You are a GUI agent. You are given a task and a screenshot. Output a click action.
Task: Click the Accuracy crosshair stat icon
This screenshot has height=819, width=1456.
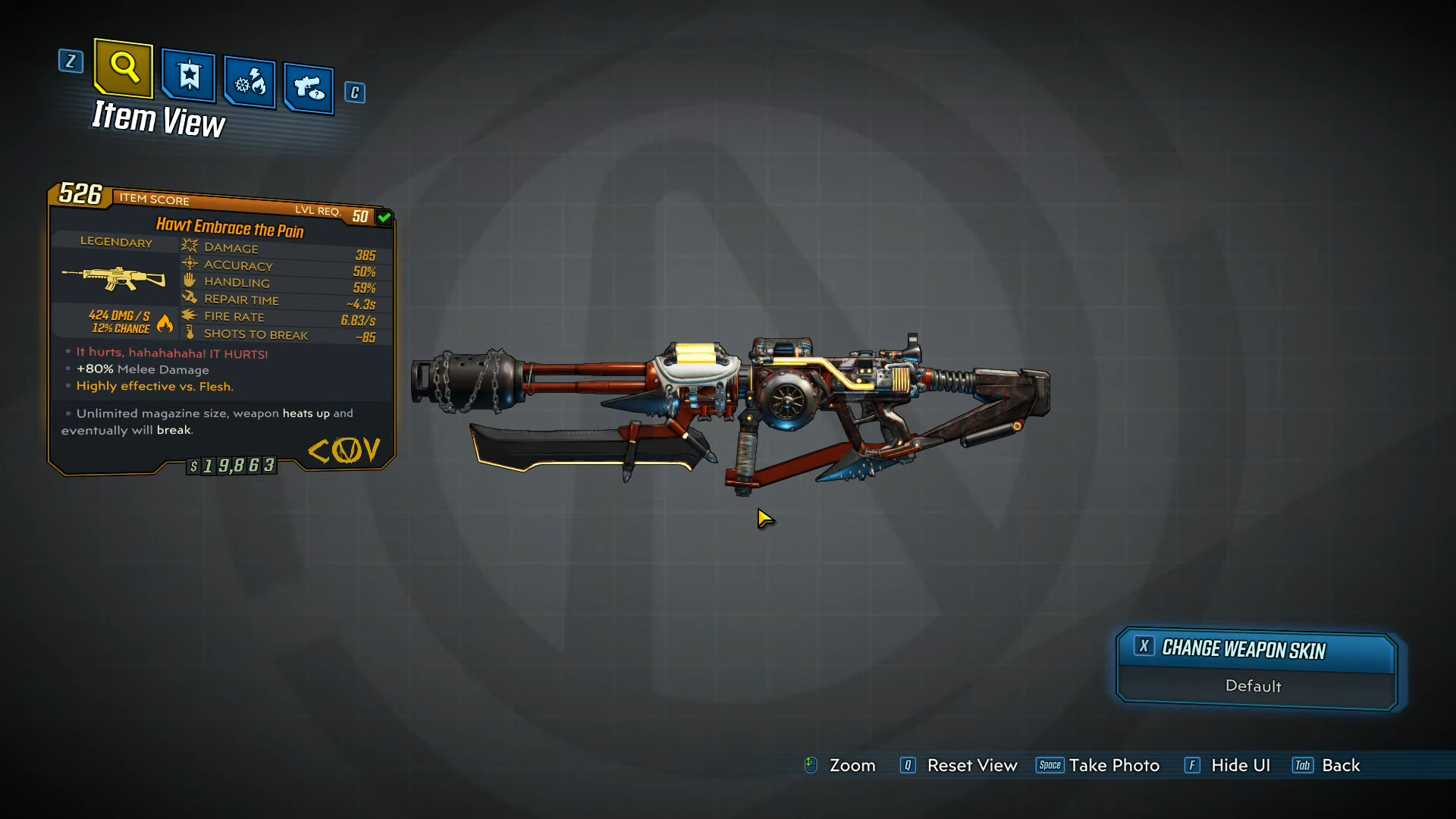tap(190, 263)
